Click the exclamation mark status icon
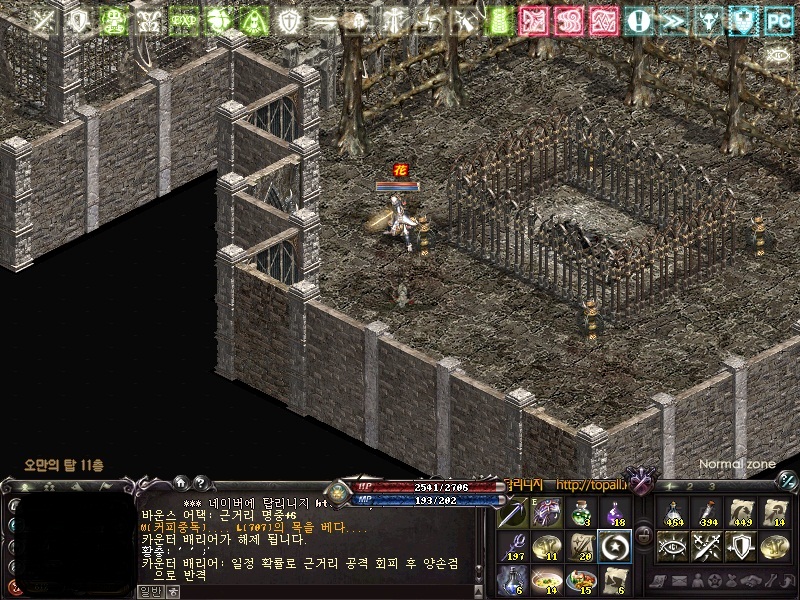 pyautogui.click(x=640, y=19)
